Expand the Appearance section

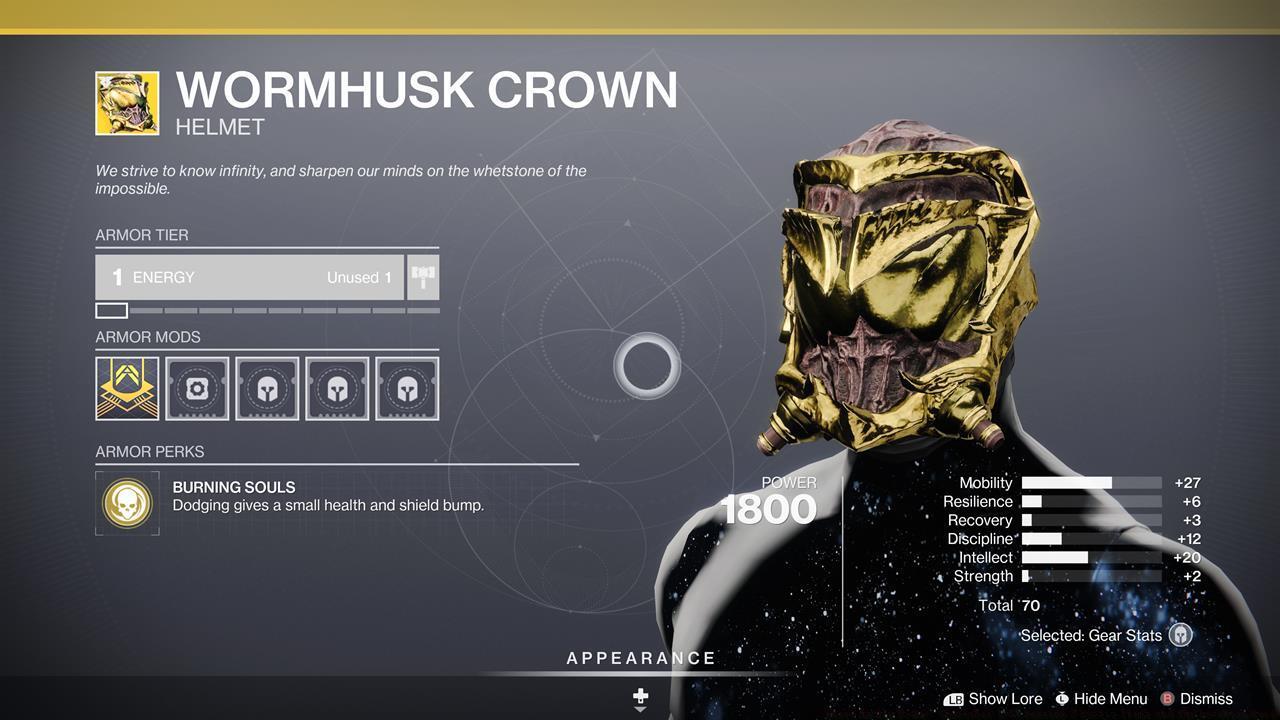pos(639,658)
